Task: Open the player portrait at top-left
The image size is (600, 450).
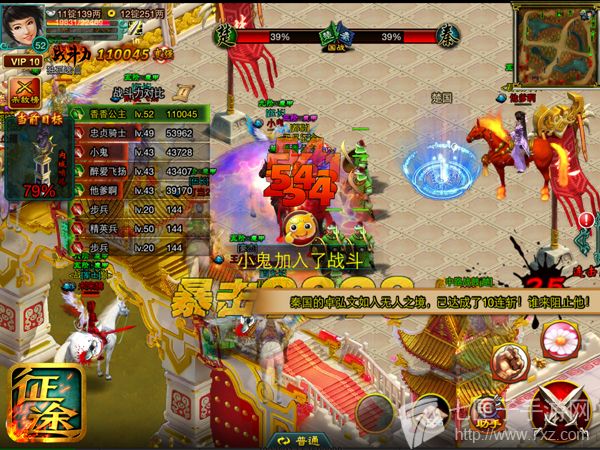Action: (x=24, y=23)
